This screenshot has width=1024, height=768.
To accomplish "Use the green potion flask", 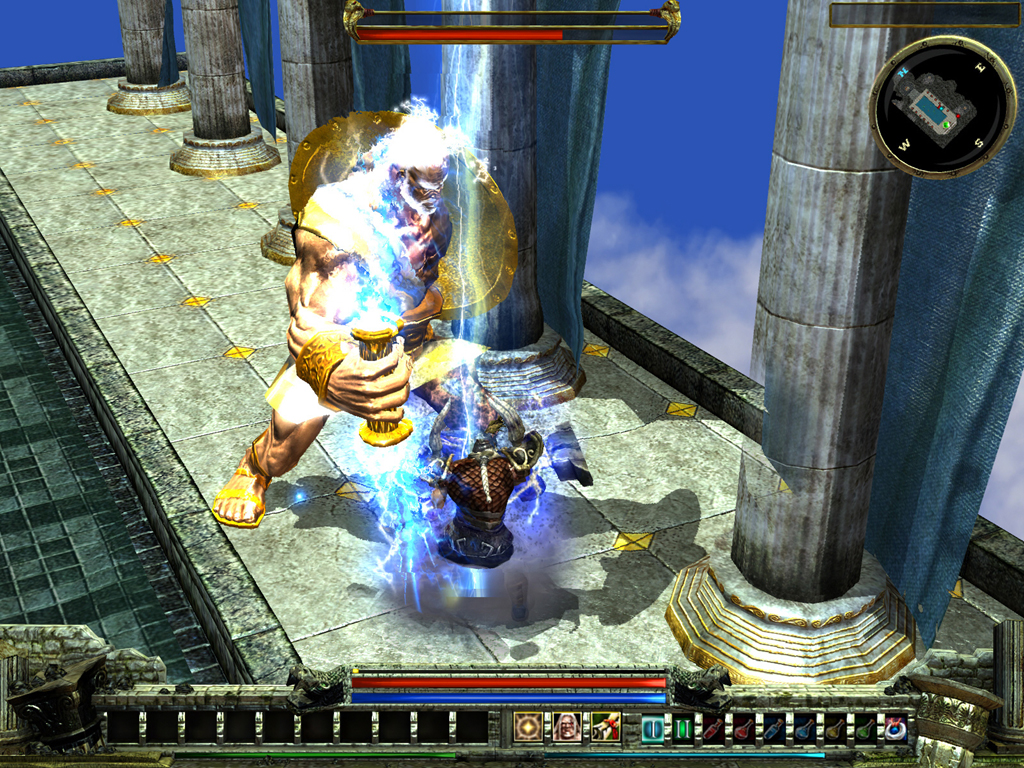I will (x=865, y=728).
